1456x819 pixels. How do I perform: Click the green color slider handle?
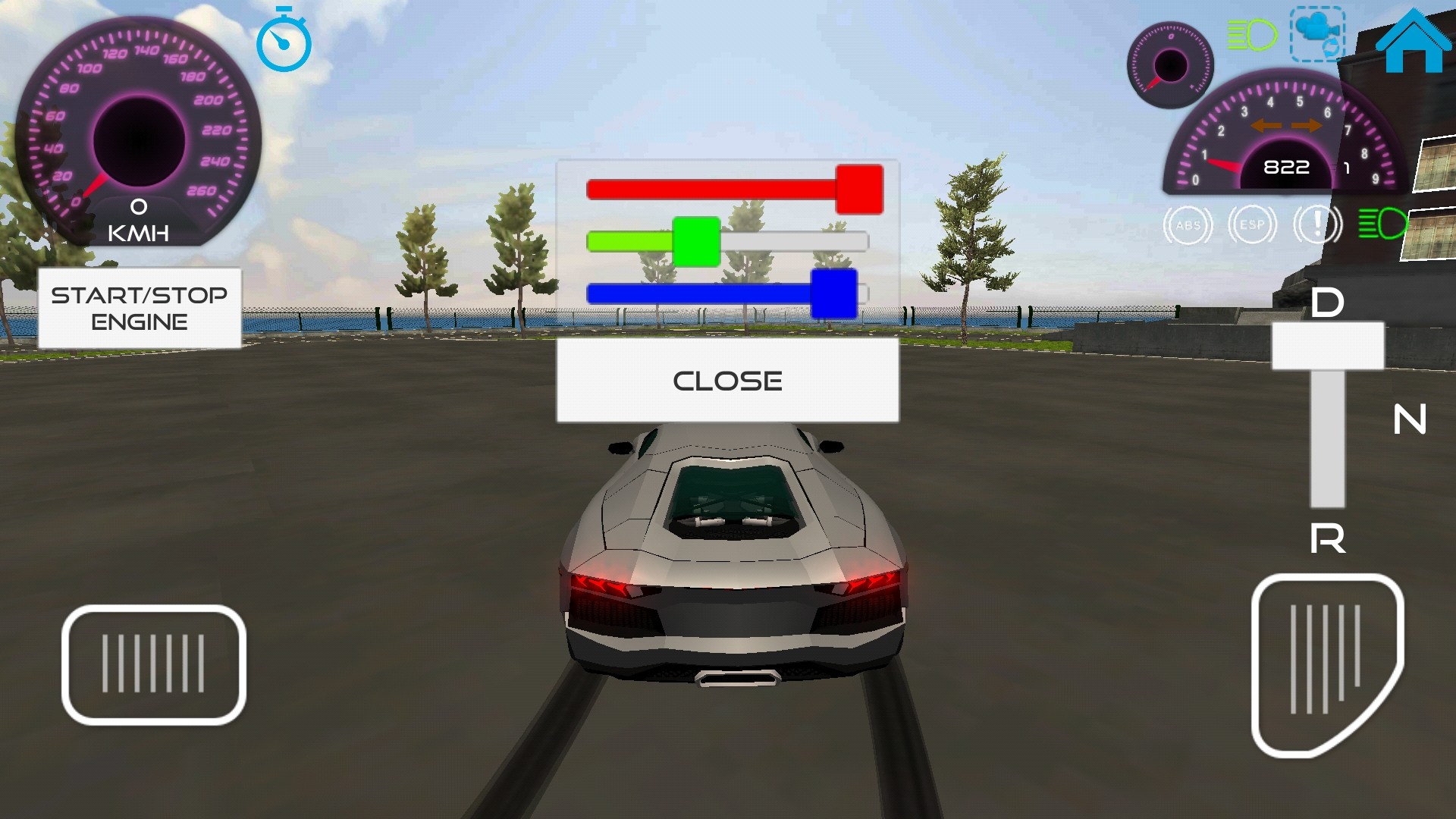point(696,242)
